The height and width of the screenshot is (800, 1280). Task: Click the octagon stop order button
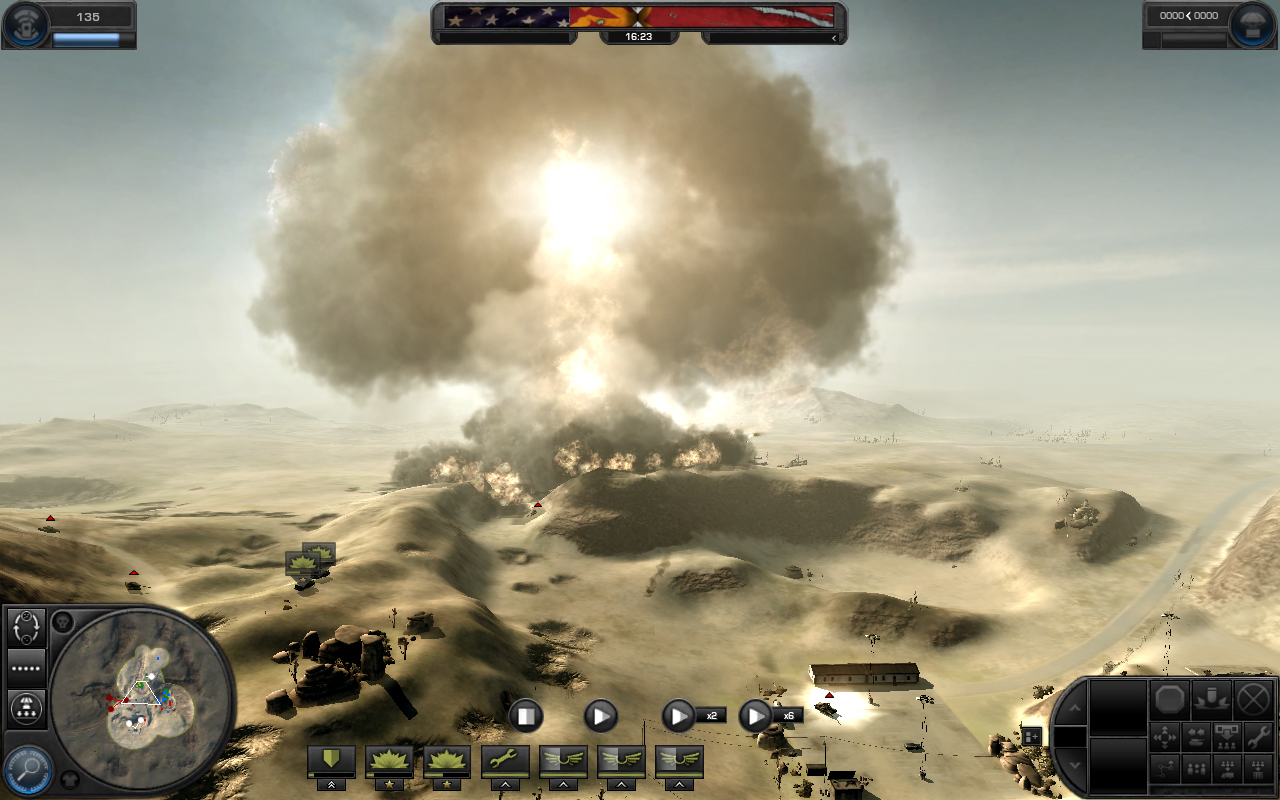coord(1169,698)
